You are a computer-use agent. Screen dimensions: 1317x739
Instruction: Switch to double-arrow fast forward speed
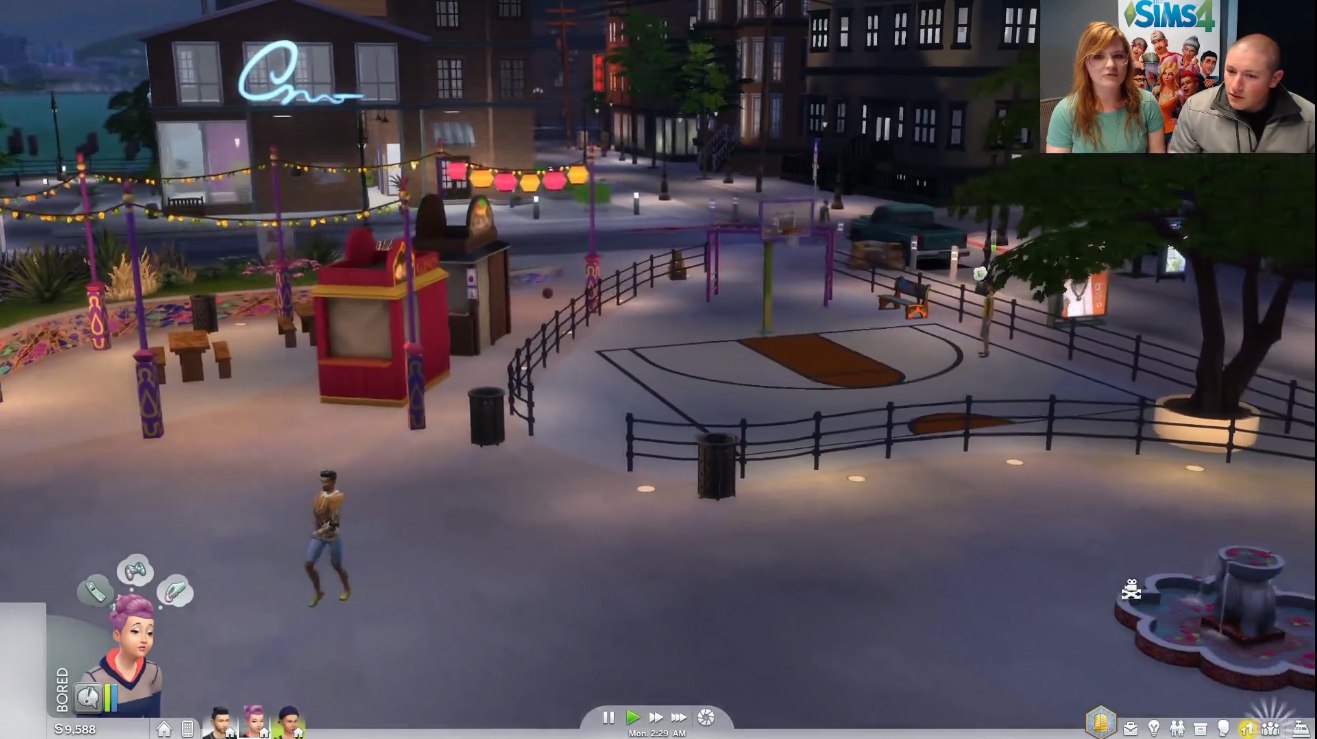(x=656, y=717)
